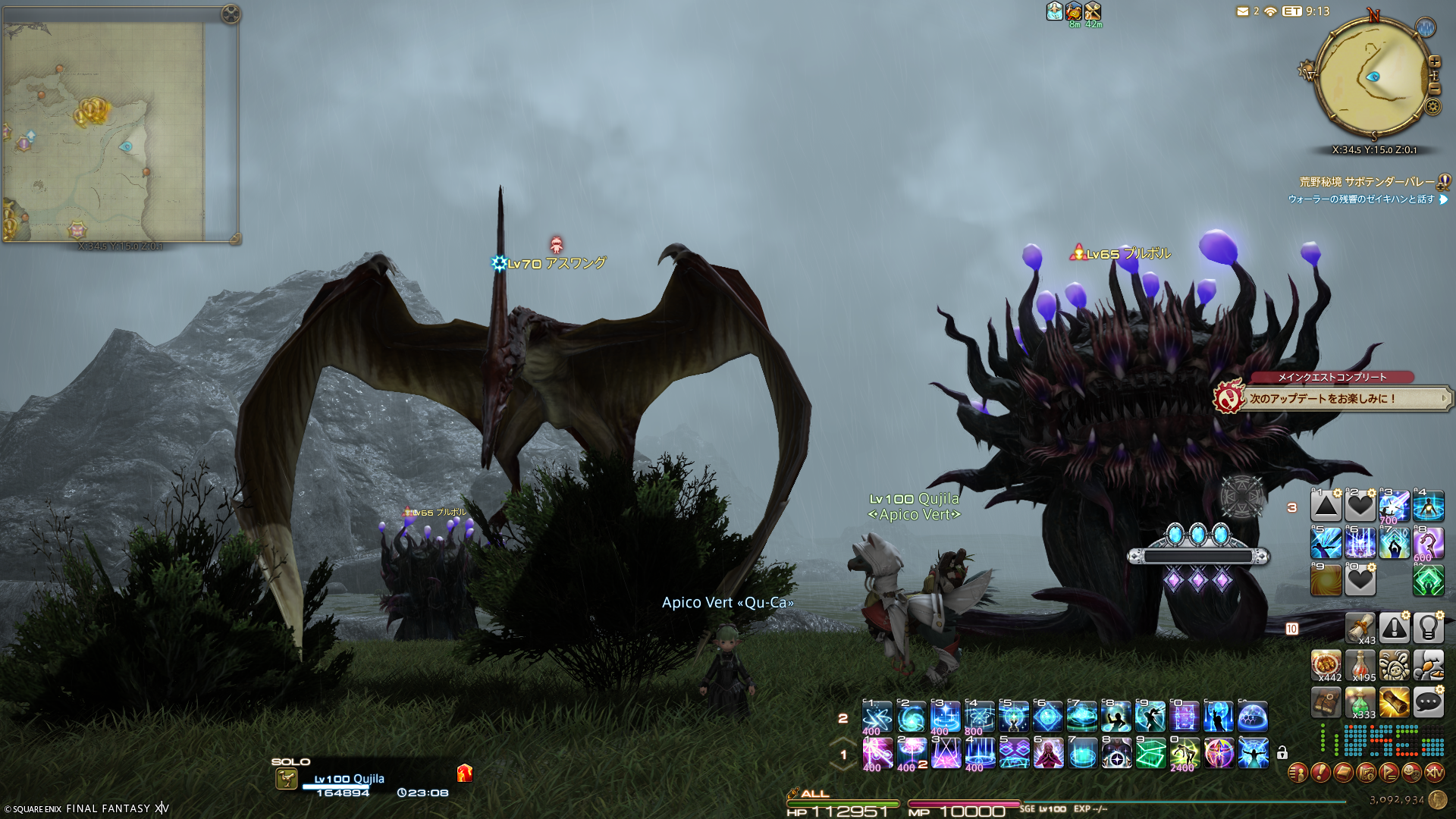The height and width of the screenshot is (819, 1456).
Task: Activate the speech bubble macro icon
Action: coord(1429,702)
